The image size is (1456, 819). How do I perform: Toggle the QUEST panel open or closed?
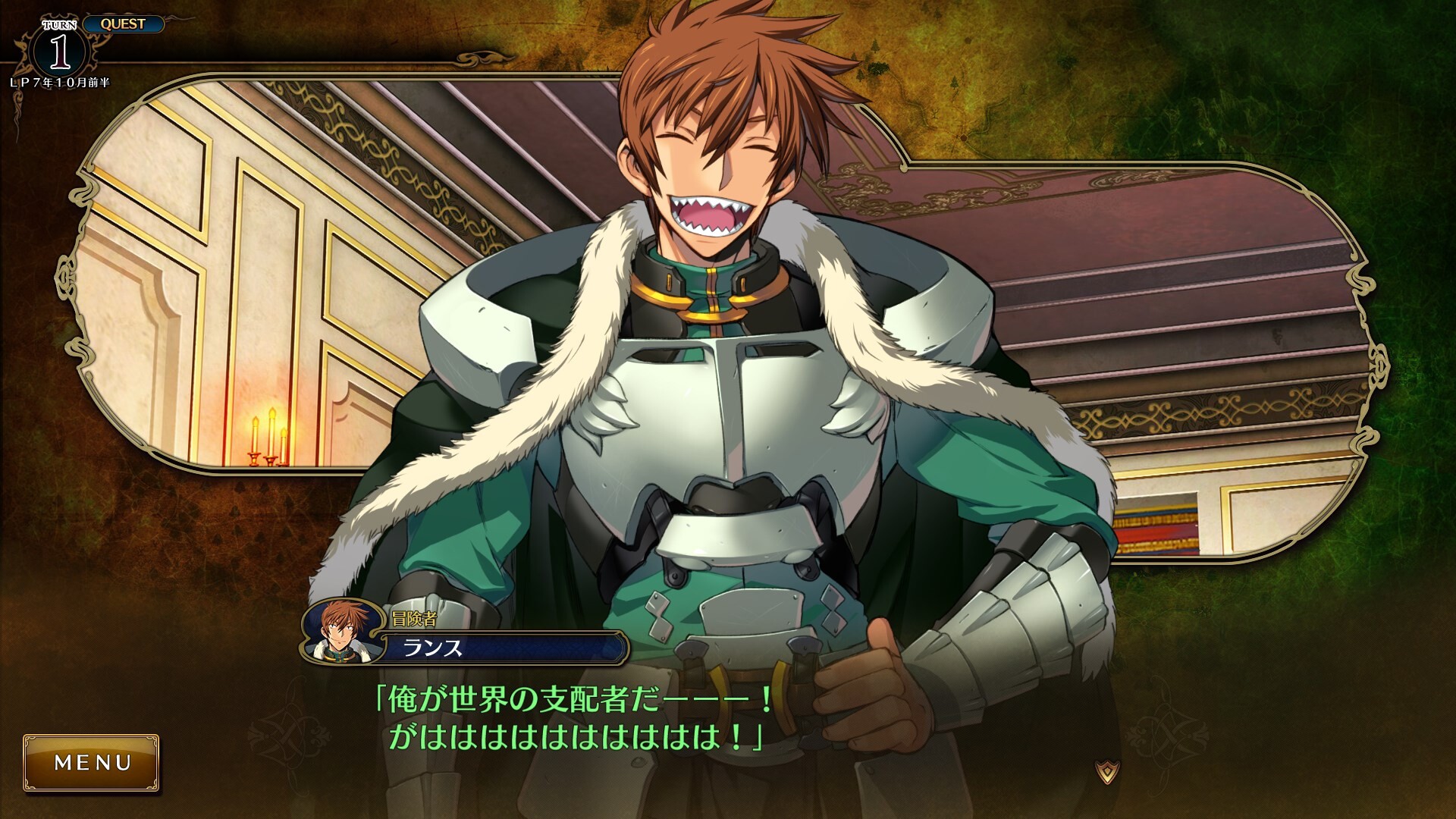[x=124, y=24]
